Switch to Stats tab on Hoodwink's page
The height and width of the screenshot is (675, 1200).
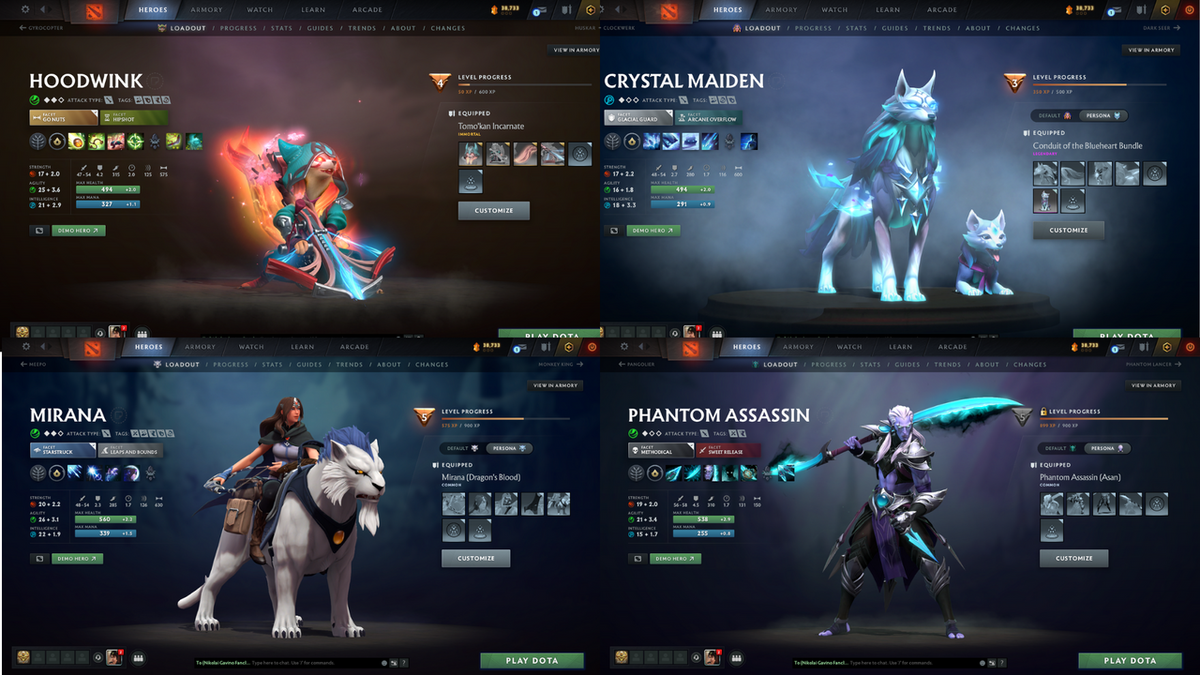tap(281, 28)
